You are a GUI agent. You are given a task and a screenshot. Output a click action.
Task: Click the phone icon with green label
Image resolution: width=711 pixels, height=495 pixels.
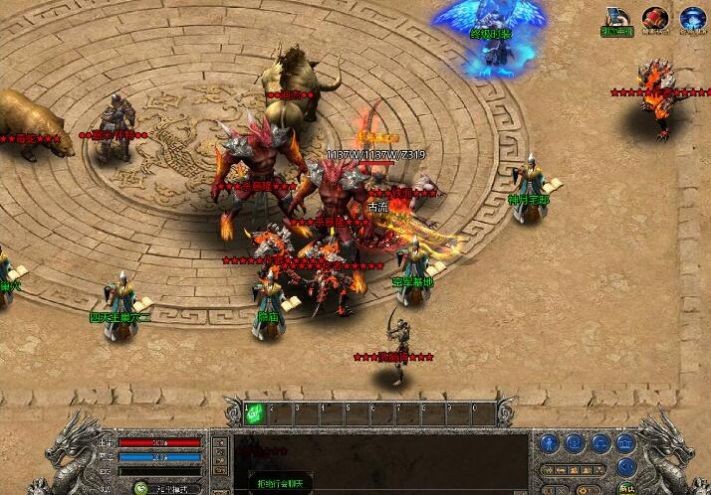pos(616,19)
